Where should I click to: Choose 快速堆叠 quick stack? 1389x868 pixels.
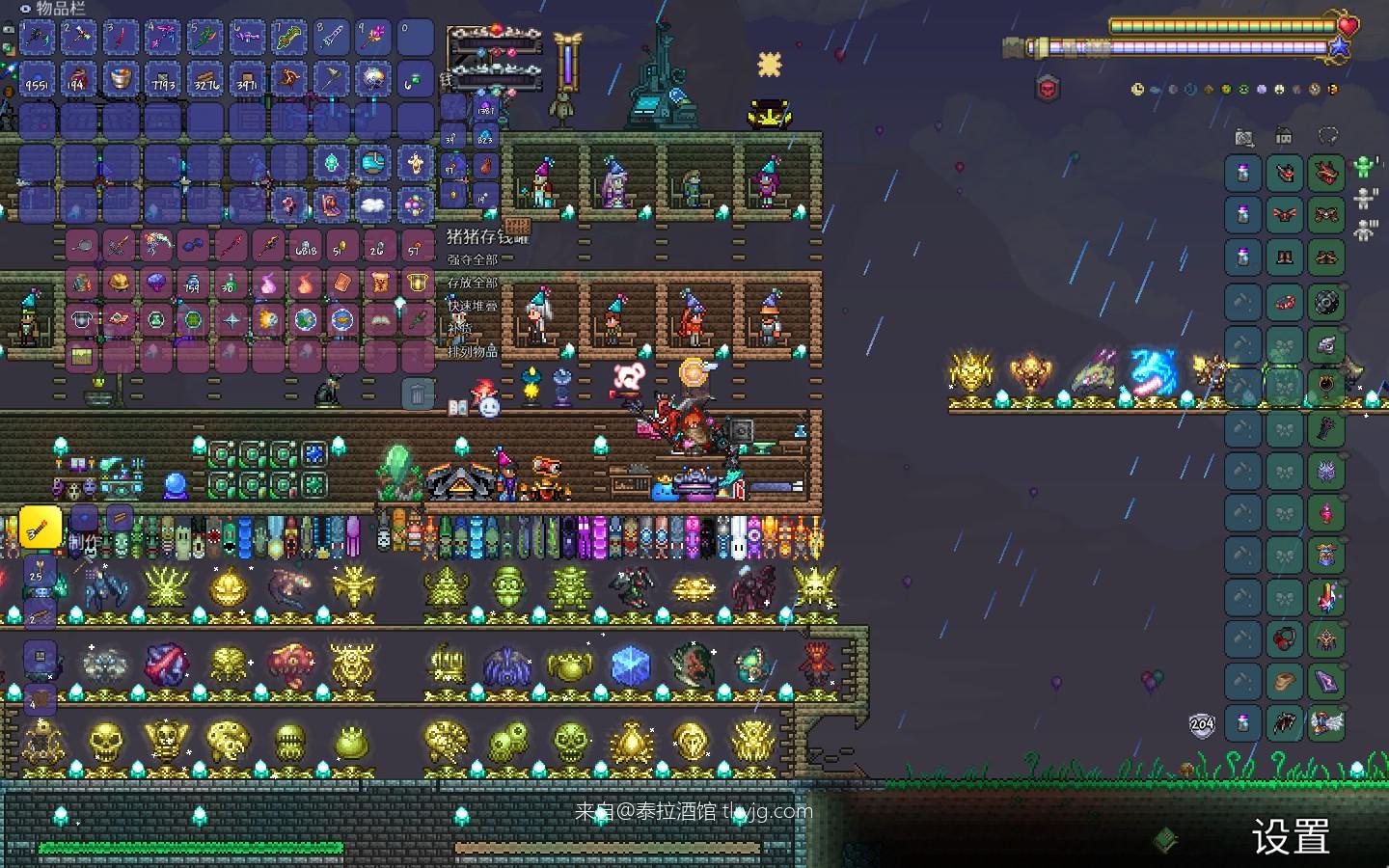click(473, 306)
